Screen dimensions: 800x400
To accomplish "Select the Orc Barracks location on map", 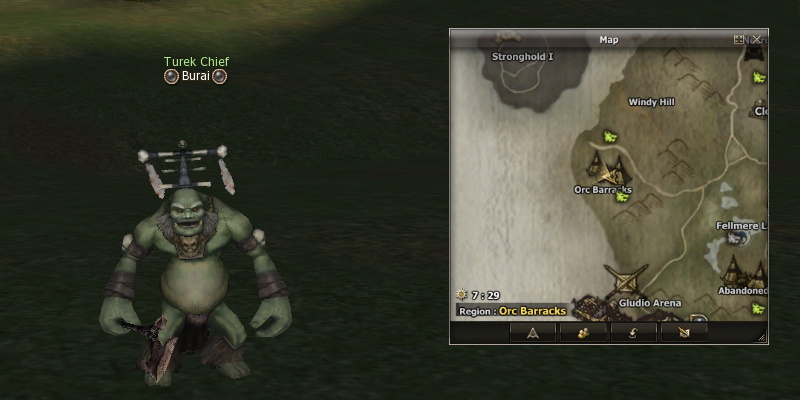I will point(603,189).
